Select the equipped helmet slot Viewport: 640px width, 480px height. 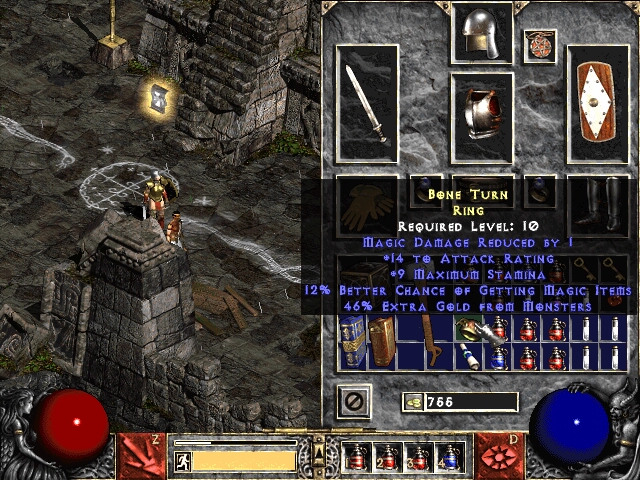click(x=482, y=33)
